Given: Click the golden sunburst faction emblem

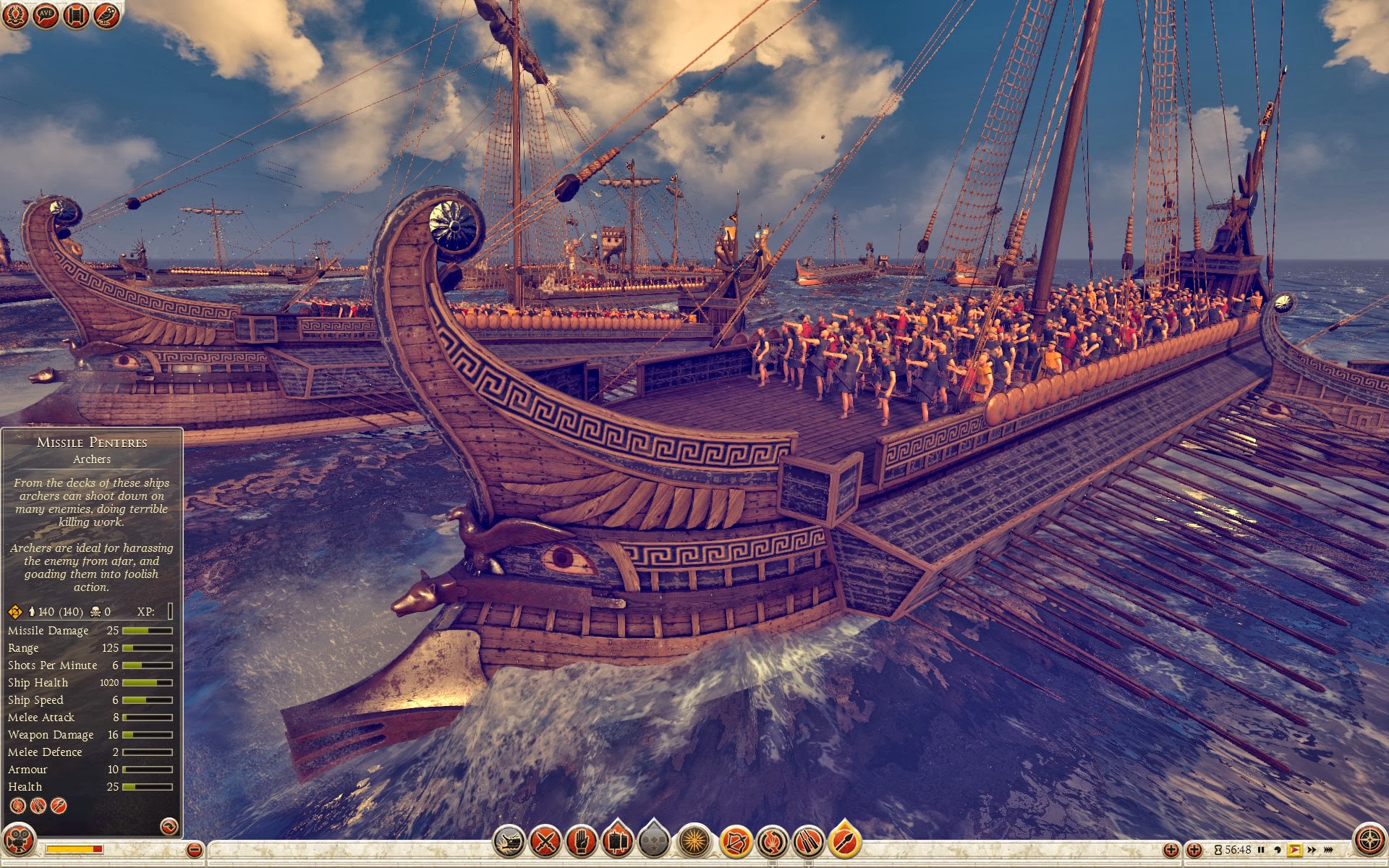Looking at the screenshot, I should [x=694, y=841].
